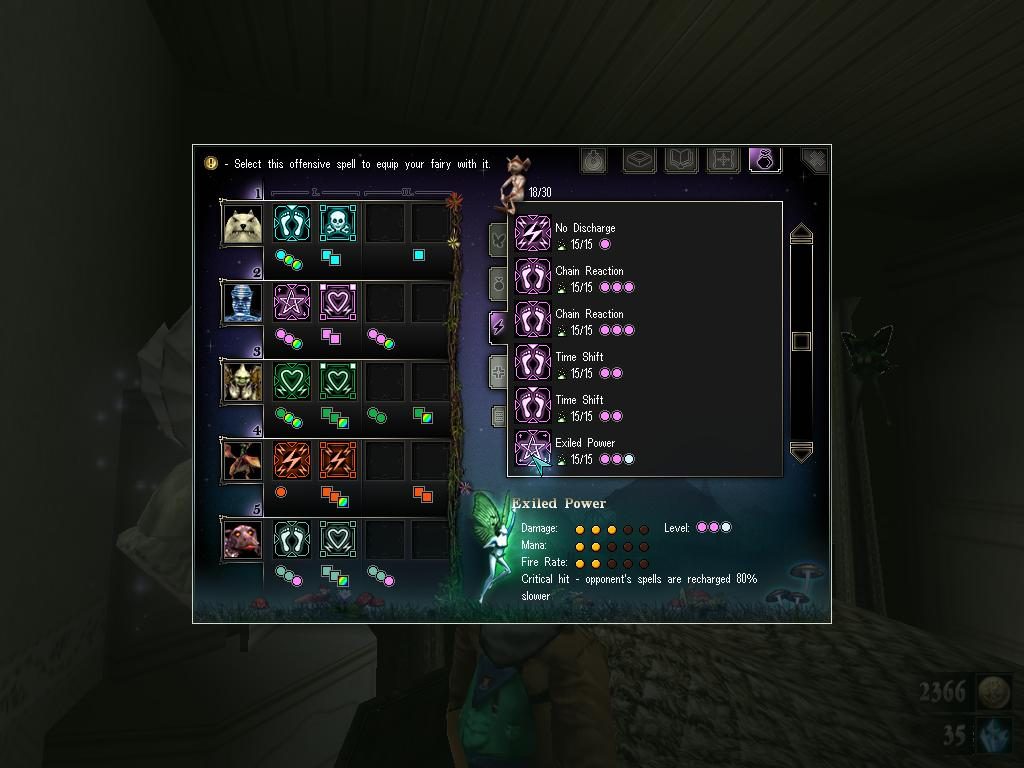1024x768 pixels.
Task: Choose the red dragon fairy portrait
Action: (243, 460)
